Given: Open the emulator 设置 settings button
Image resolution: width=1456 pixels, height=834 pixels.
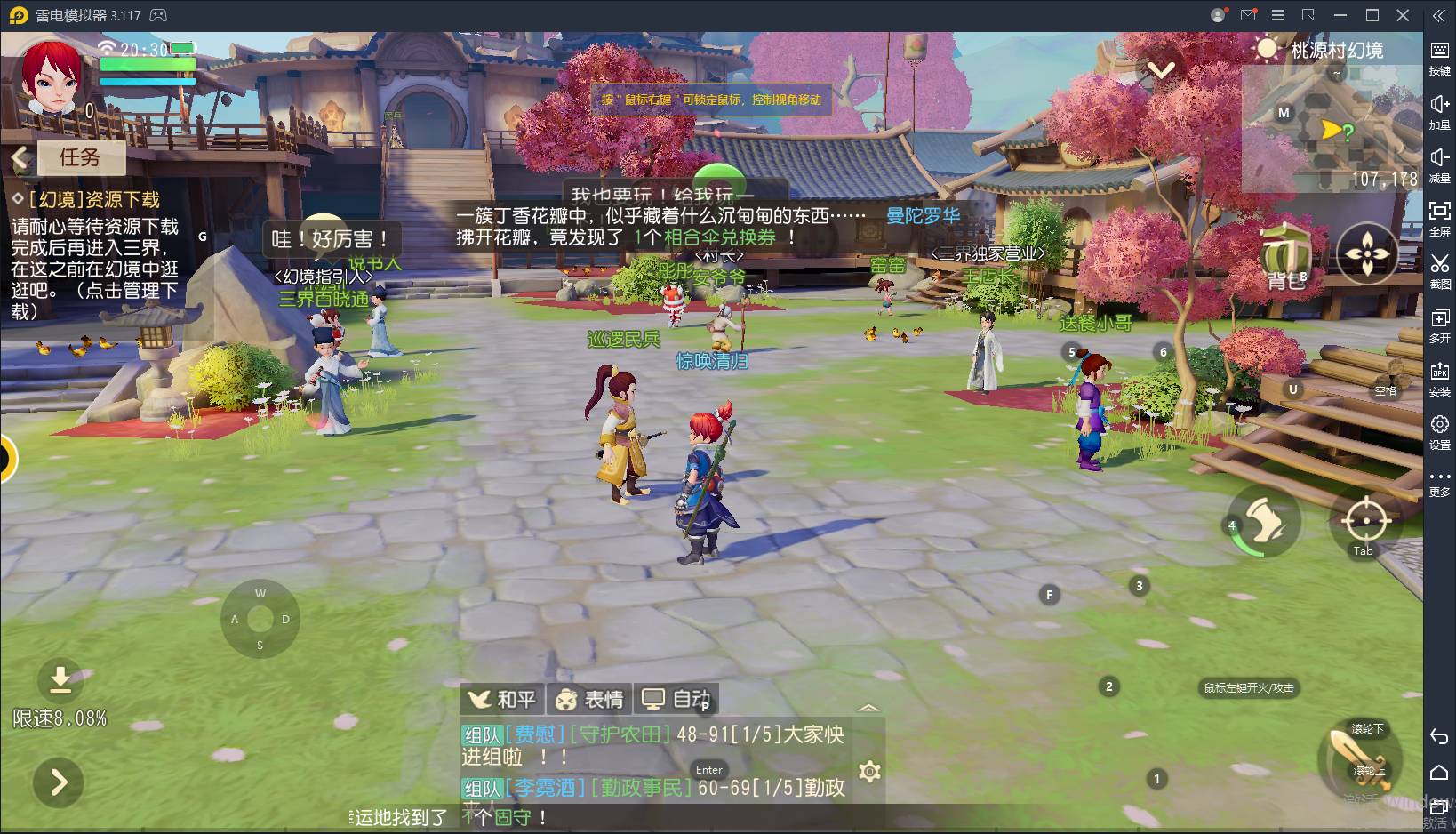Looking at the screenshot, I should [1439, 431].
